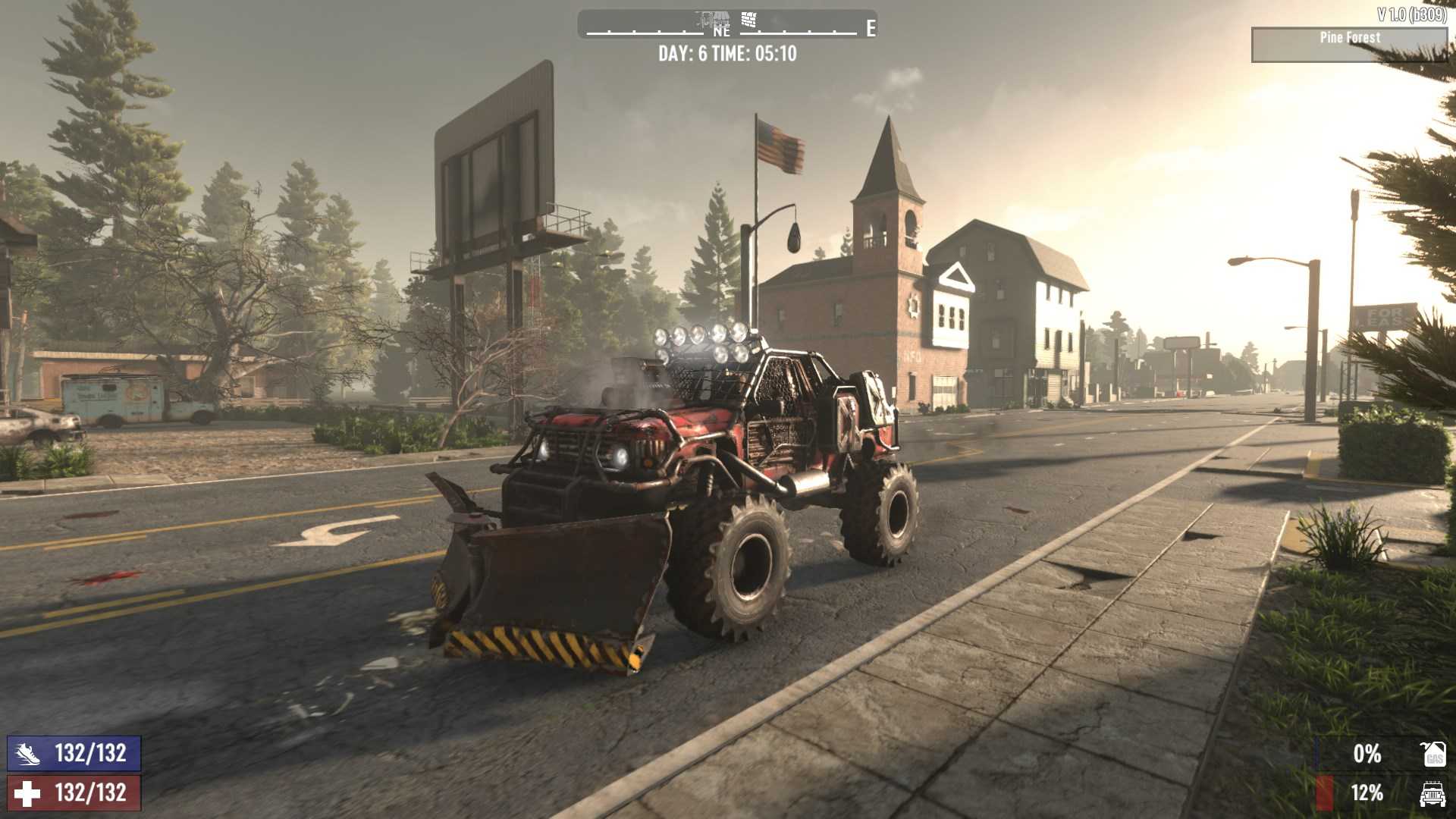1456x819 pixels.
Task: Open the DAY 6 TIME display
Action: (x=728, y=54)
